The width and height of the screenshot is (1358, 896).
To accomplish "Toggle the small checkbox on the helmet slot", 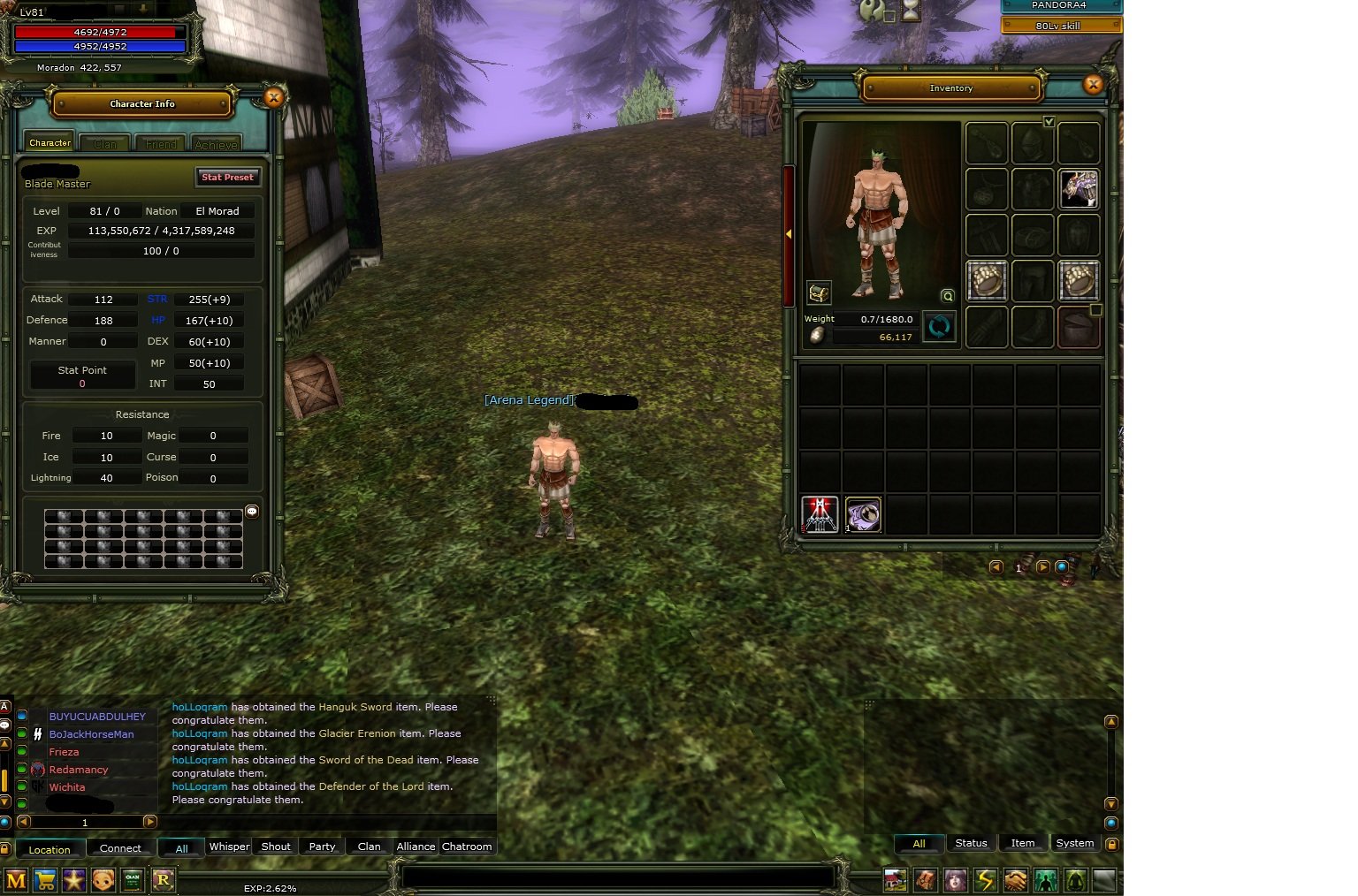I will 1096,309.
